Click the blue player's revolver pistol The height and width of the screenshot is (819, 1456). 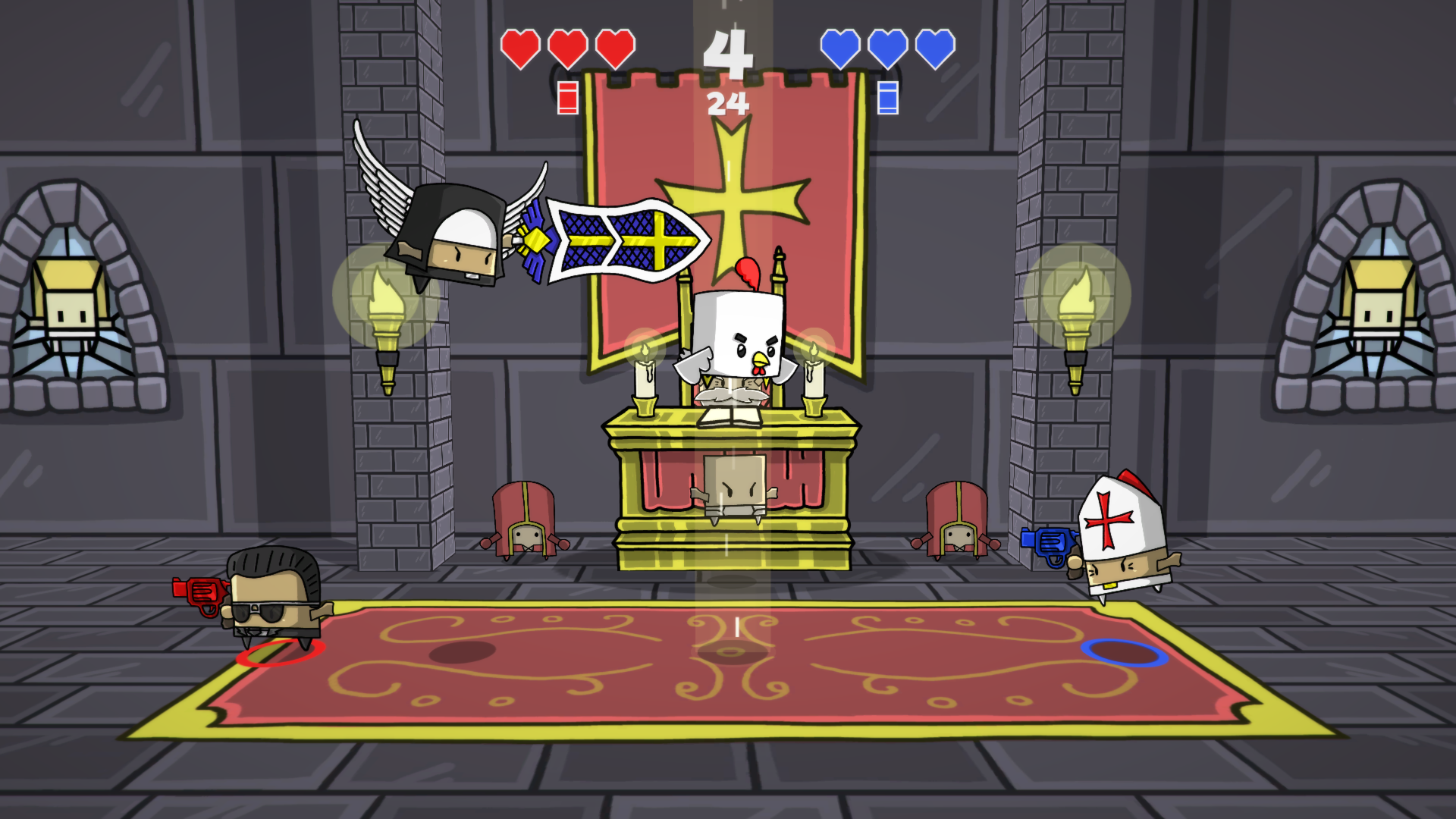1049,543
